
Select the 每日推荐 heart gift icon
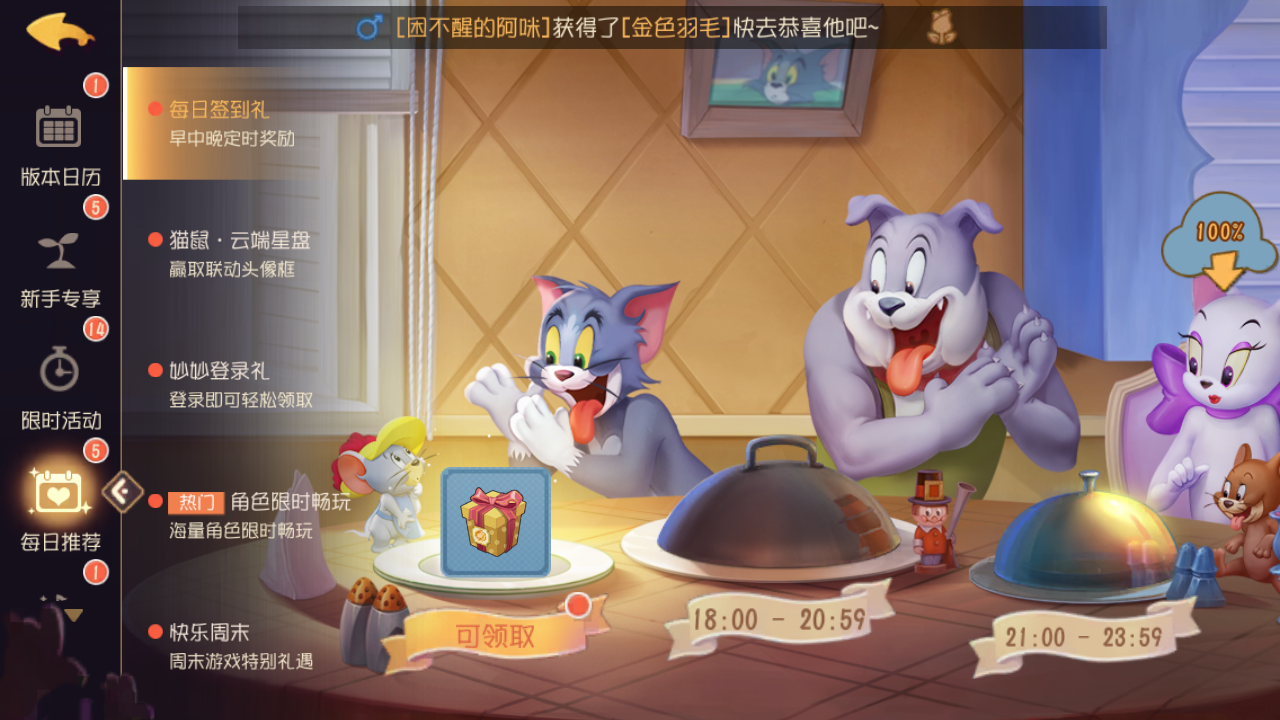click(x=58, y=495)
